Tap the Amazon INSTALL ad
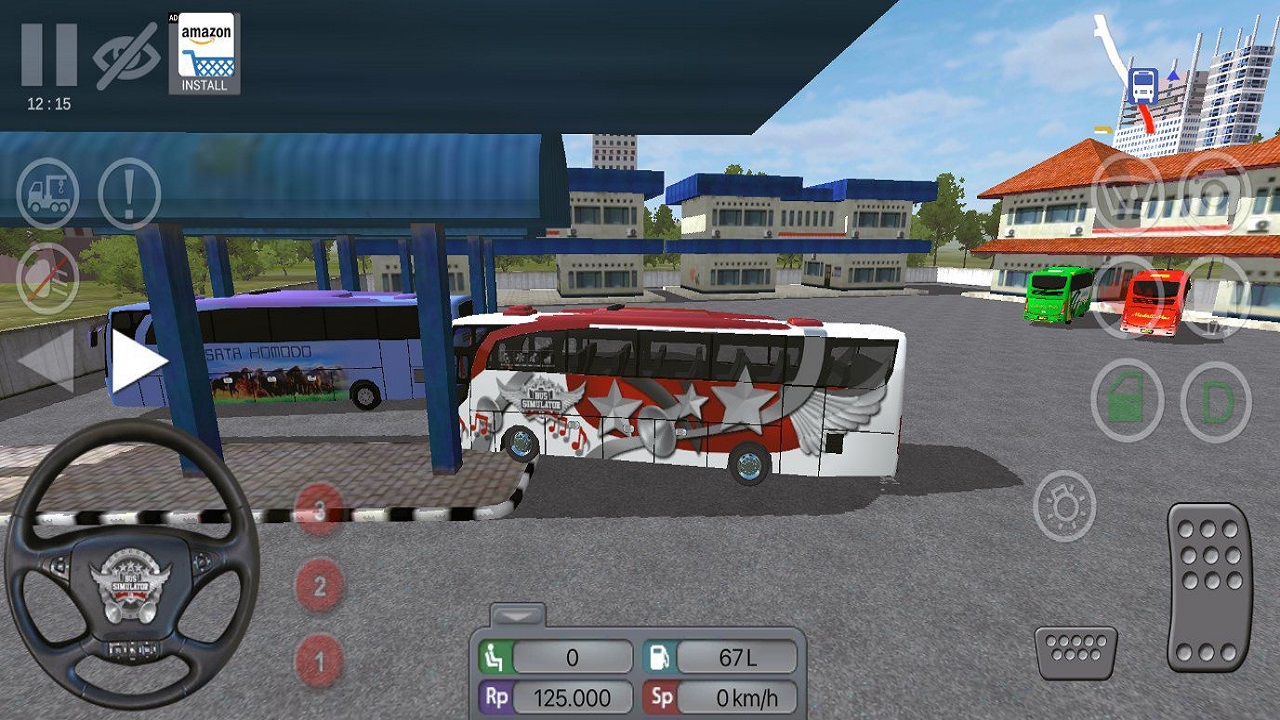 205,52
